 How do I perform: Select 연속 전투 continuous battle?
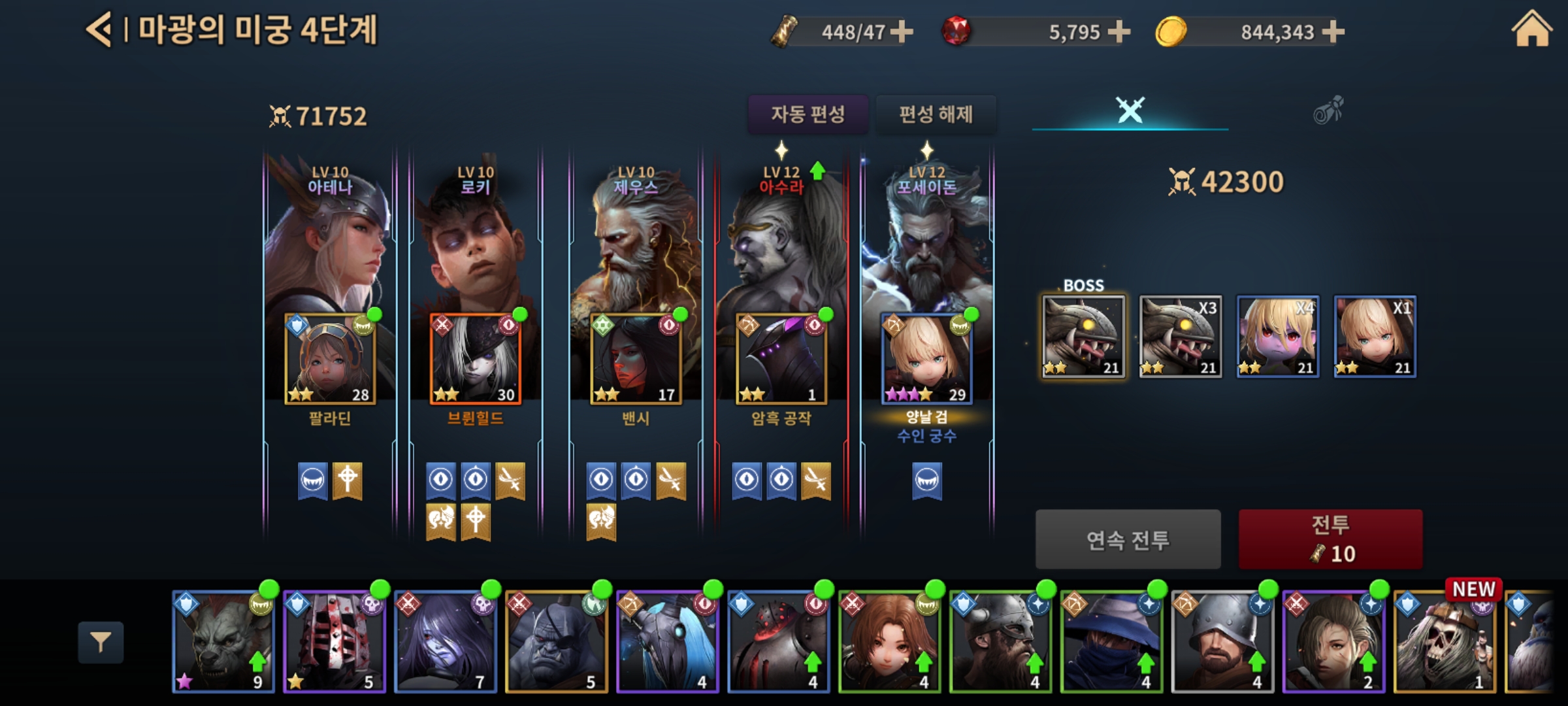[1128, 539]
